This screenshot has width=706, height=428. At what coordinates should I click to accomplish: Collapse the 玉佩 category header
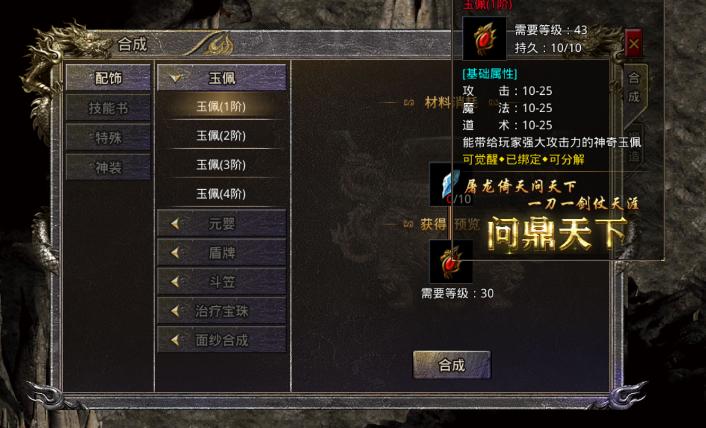tap(221, 77)
